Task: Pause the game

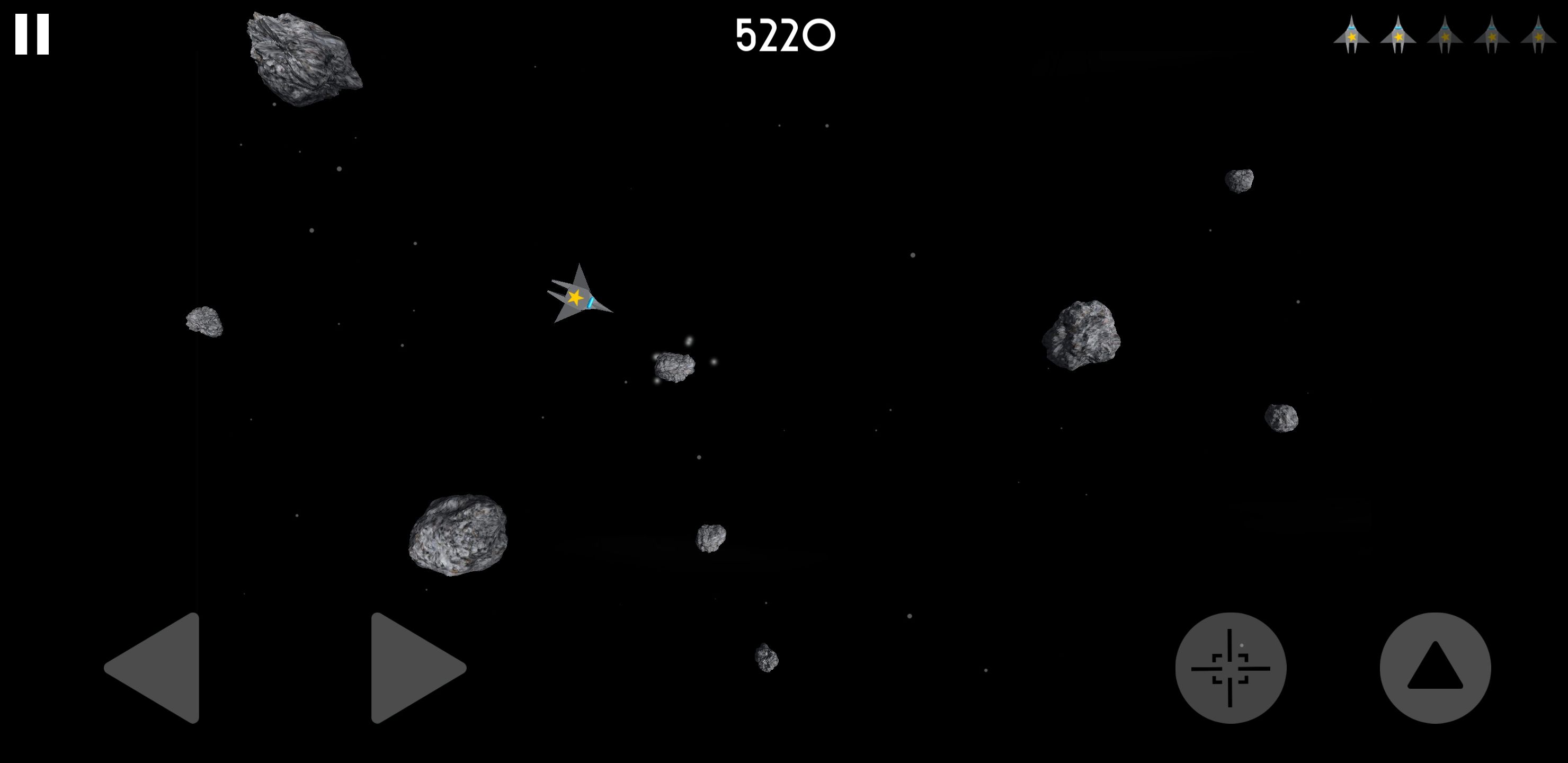Action: 32,35
